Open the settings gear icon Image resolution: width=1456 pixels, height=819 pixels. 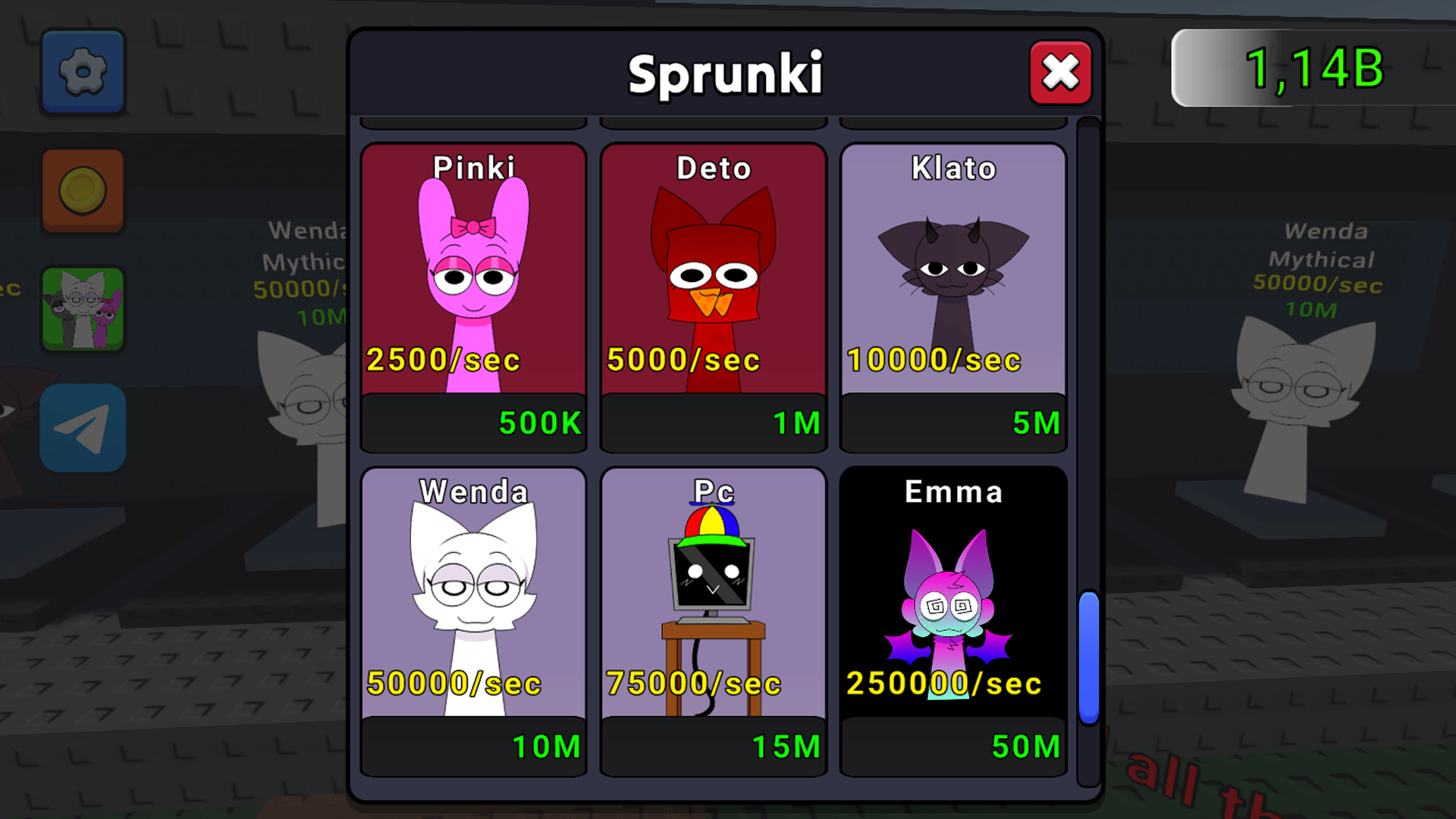point(82,72)
